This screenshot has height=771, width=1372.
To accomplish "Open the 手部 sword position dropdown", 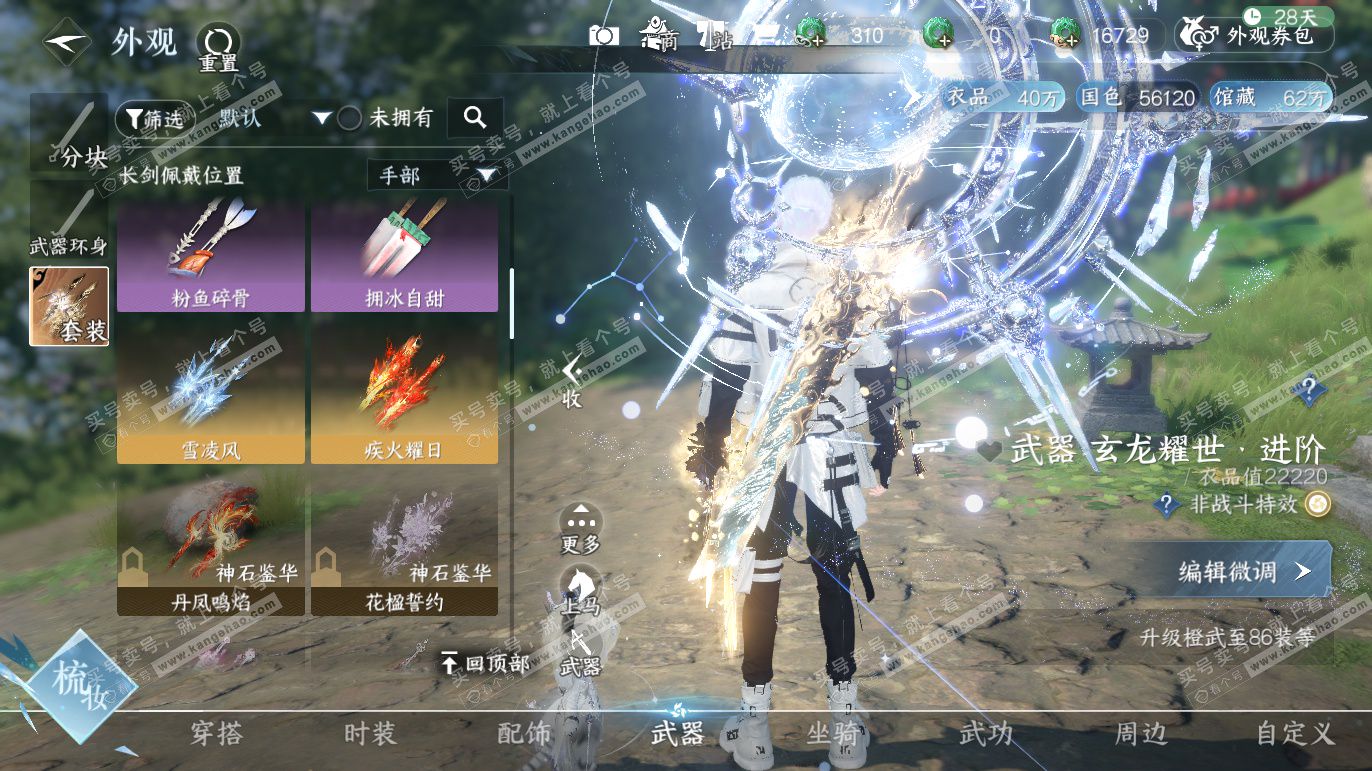I will [x=437, y=176].
